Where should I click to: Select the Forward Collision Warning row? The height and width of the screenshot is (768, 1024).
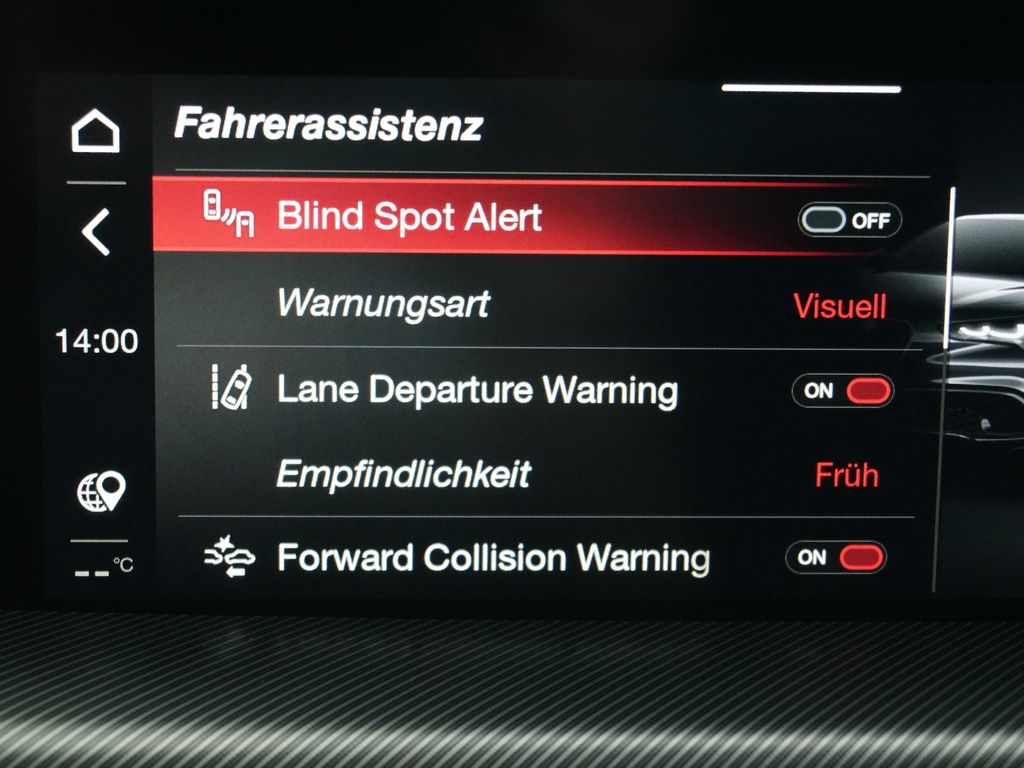pos(492,557)
